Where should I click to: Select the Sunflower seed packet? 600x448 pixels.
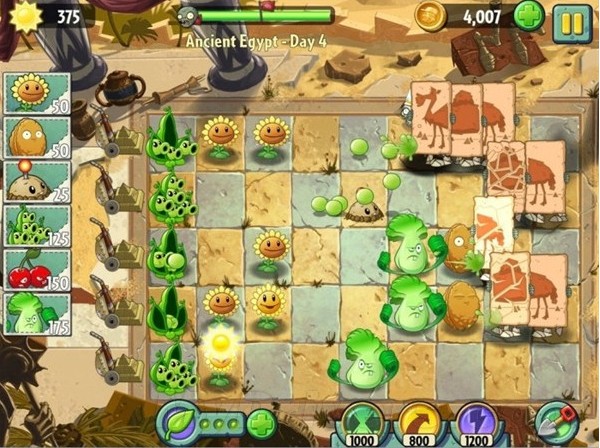(x=36, y=96)
